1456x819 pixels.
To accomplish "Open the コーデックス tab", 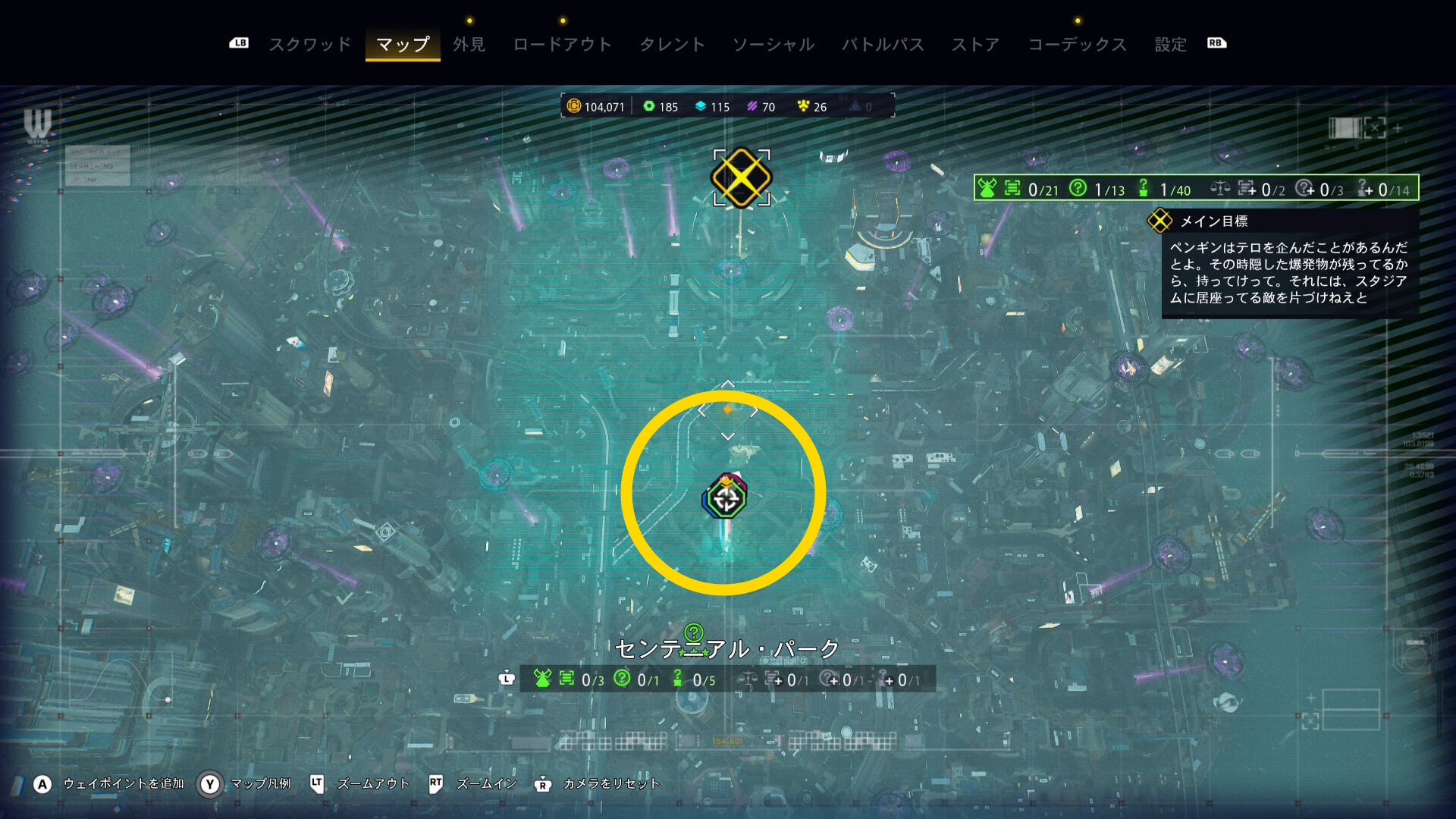I will (1077, 45).
